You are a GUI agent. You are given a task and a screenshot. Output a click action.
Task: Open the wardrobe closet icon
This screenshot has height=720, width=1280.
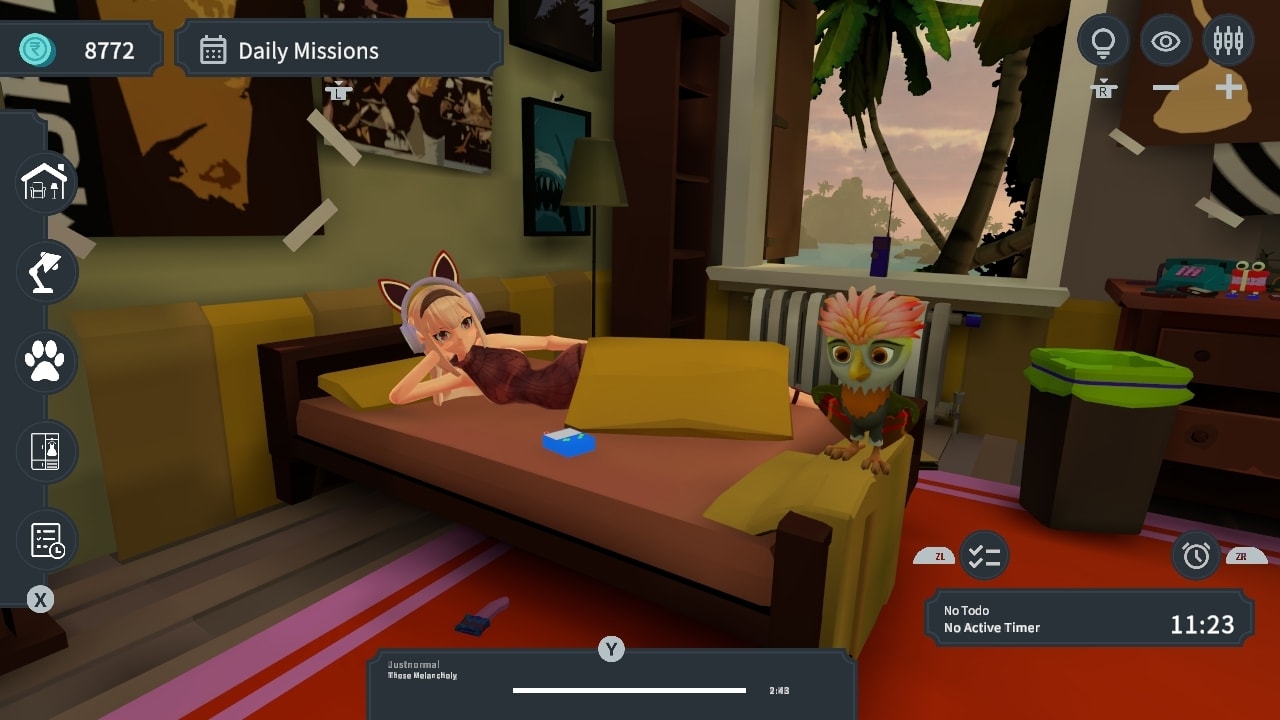(x=45, y=451)
